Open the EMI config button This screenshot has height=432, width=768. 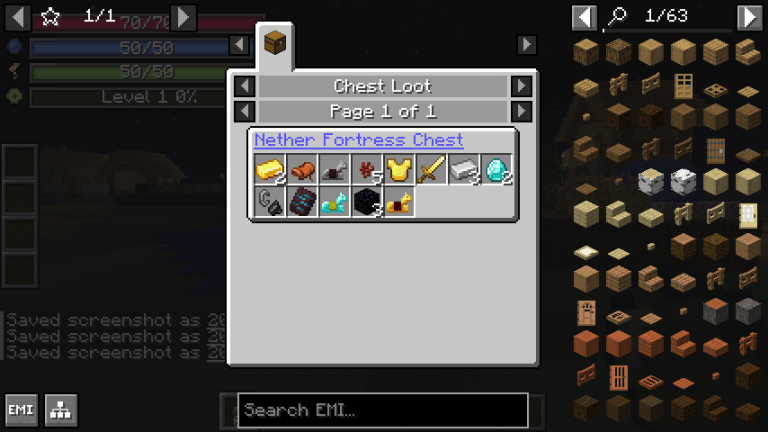[x=21, y=410]
